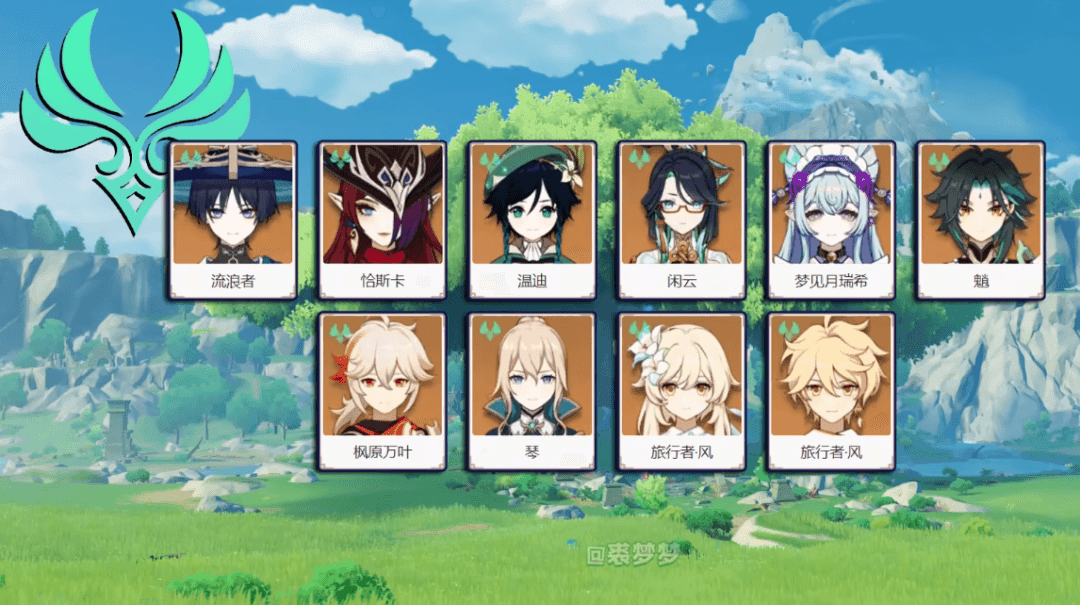Viewport: 1080px width, 605px height.
Task: Click the 枫原万叶 character card
Action: pos(383,392)
